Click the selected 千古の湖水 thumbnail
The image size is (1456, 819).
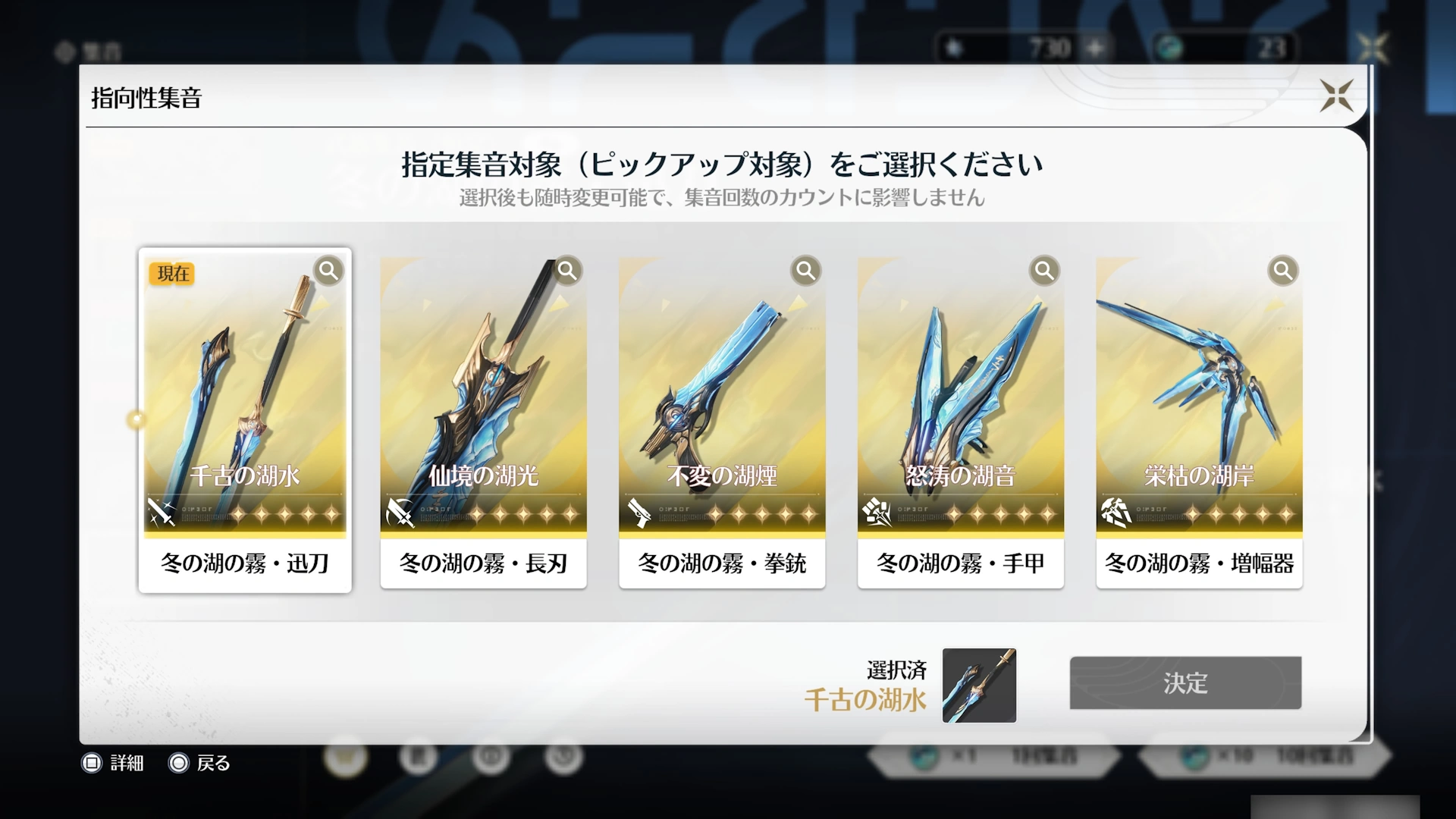click(978, 686)
